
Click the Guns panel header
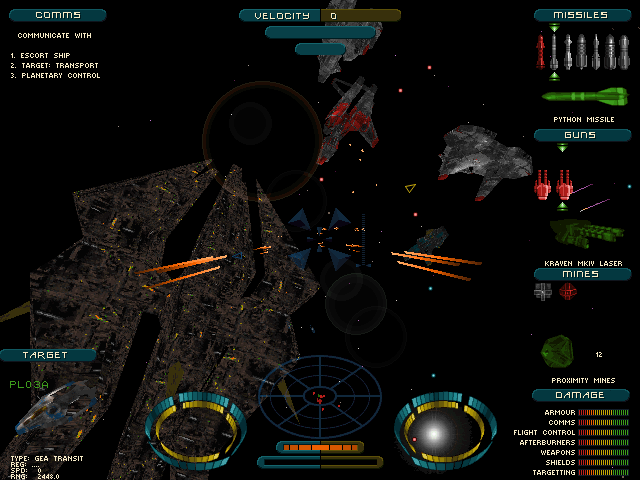pos(580,134)
